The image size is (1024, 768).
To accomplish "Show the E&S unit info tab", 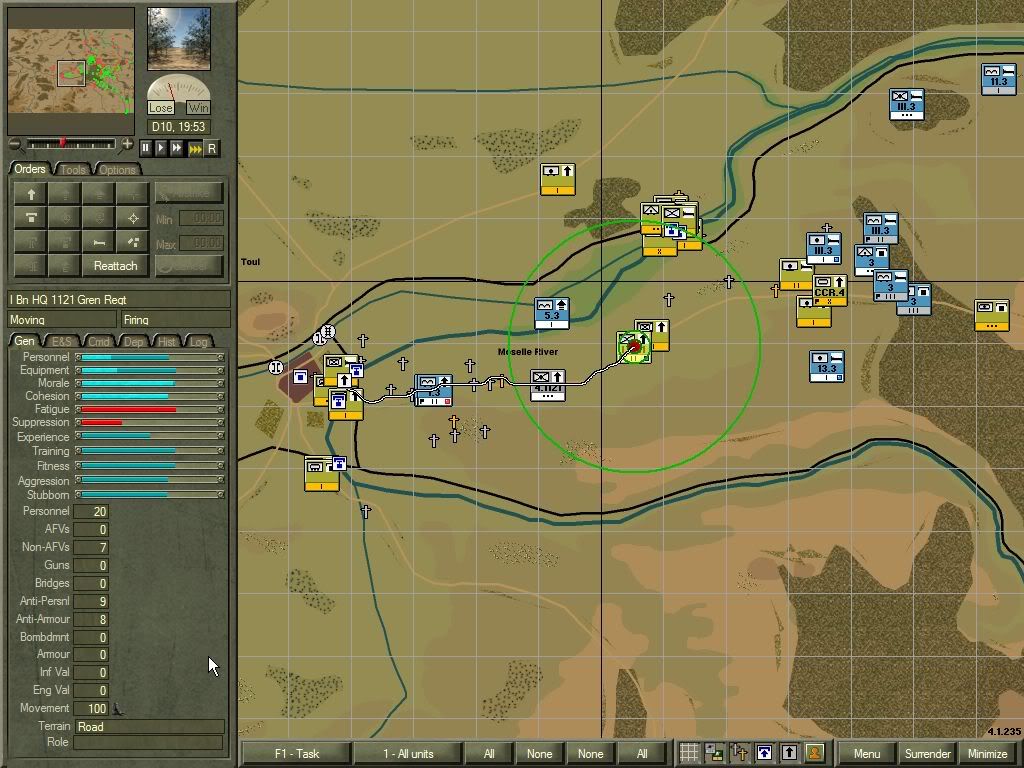I will (x=62, y=342).
